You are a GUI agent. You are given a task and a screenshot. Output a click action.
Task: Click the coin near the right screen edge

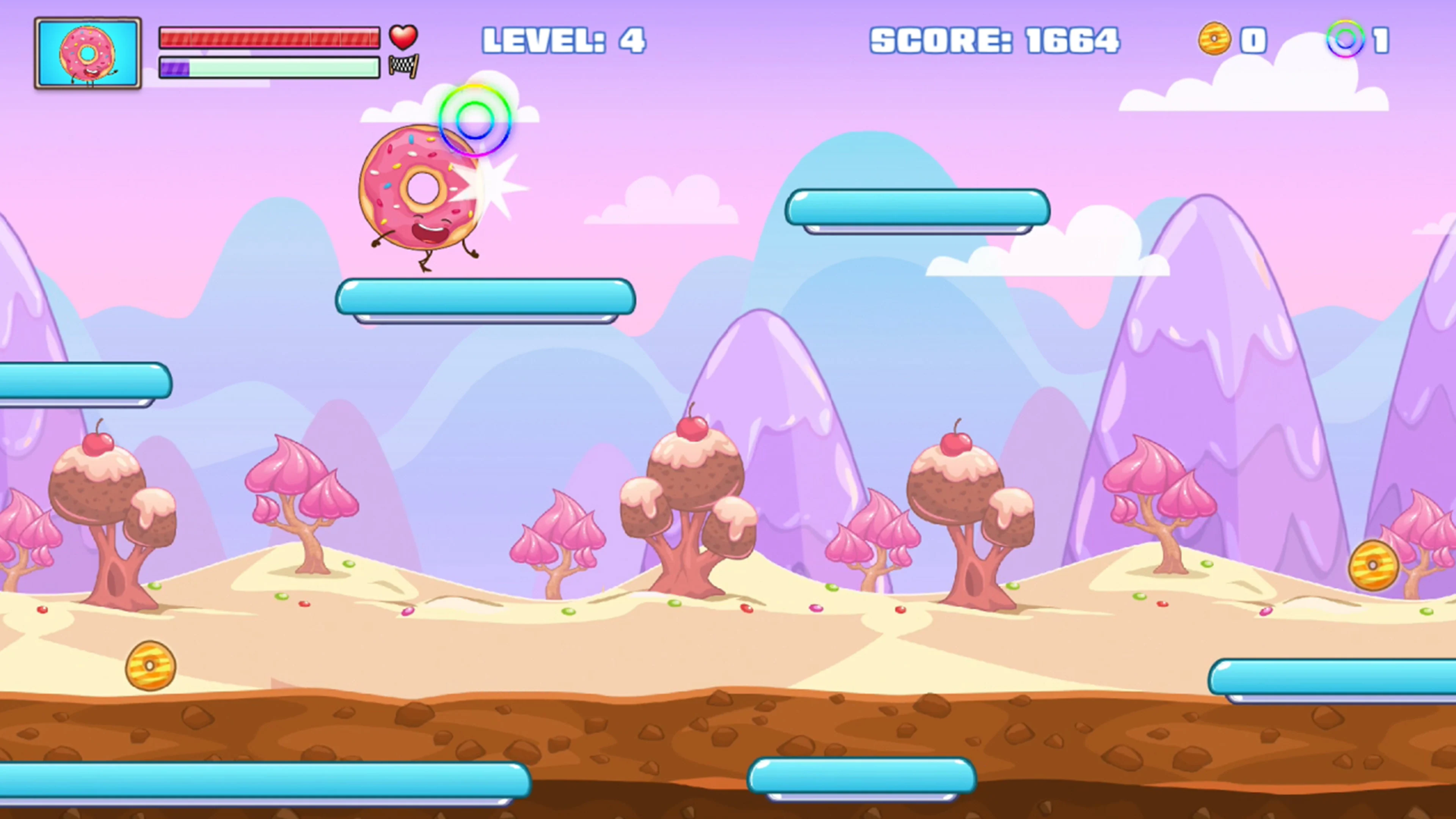(x=1373, y=565)
